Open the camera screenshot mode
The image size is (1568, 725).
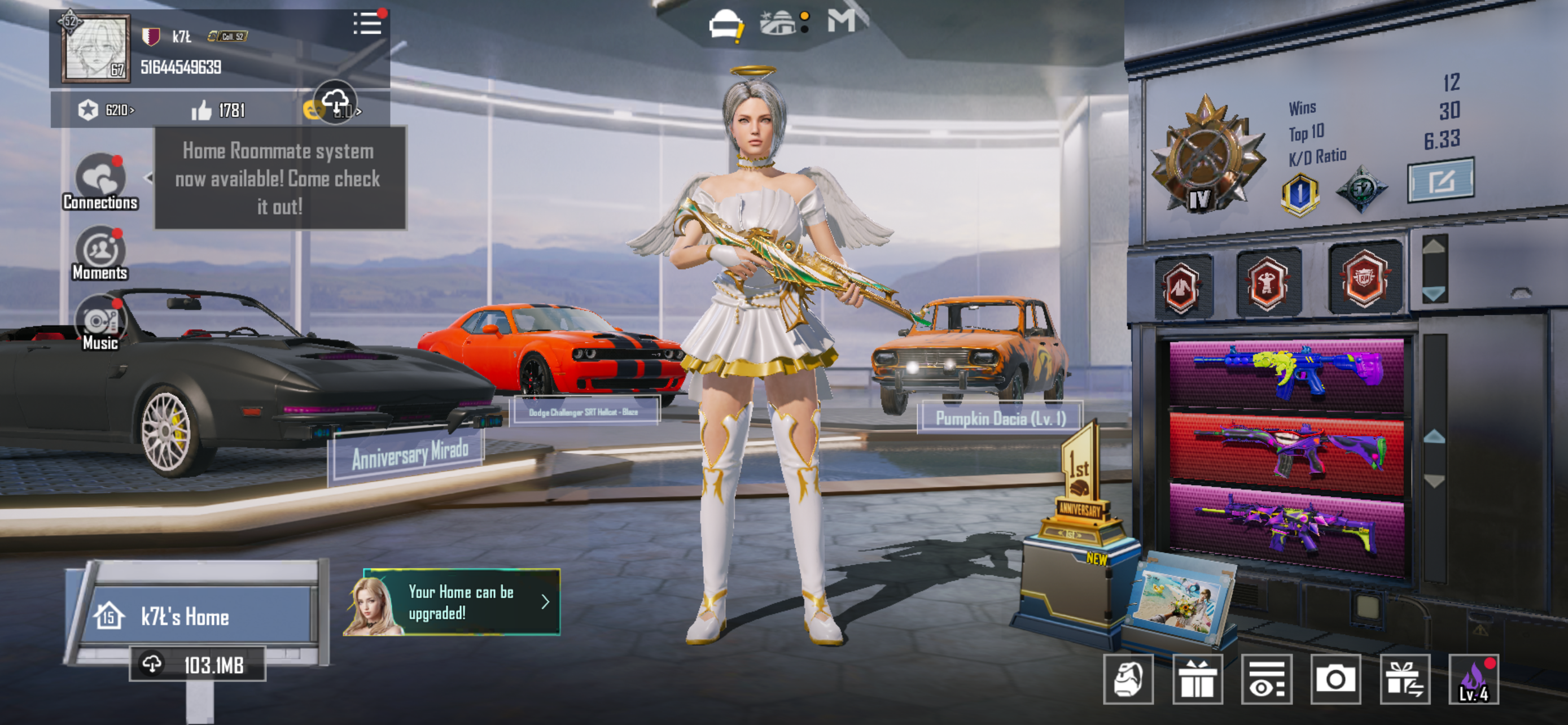[x=1335, y=679]
